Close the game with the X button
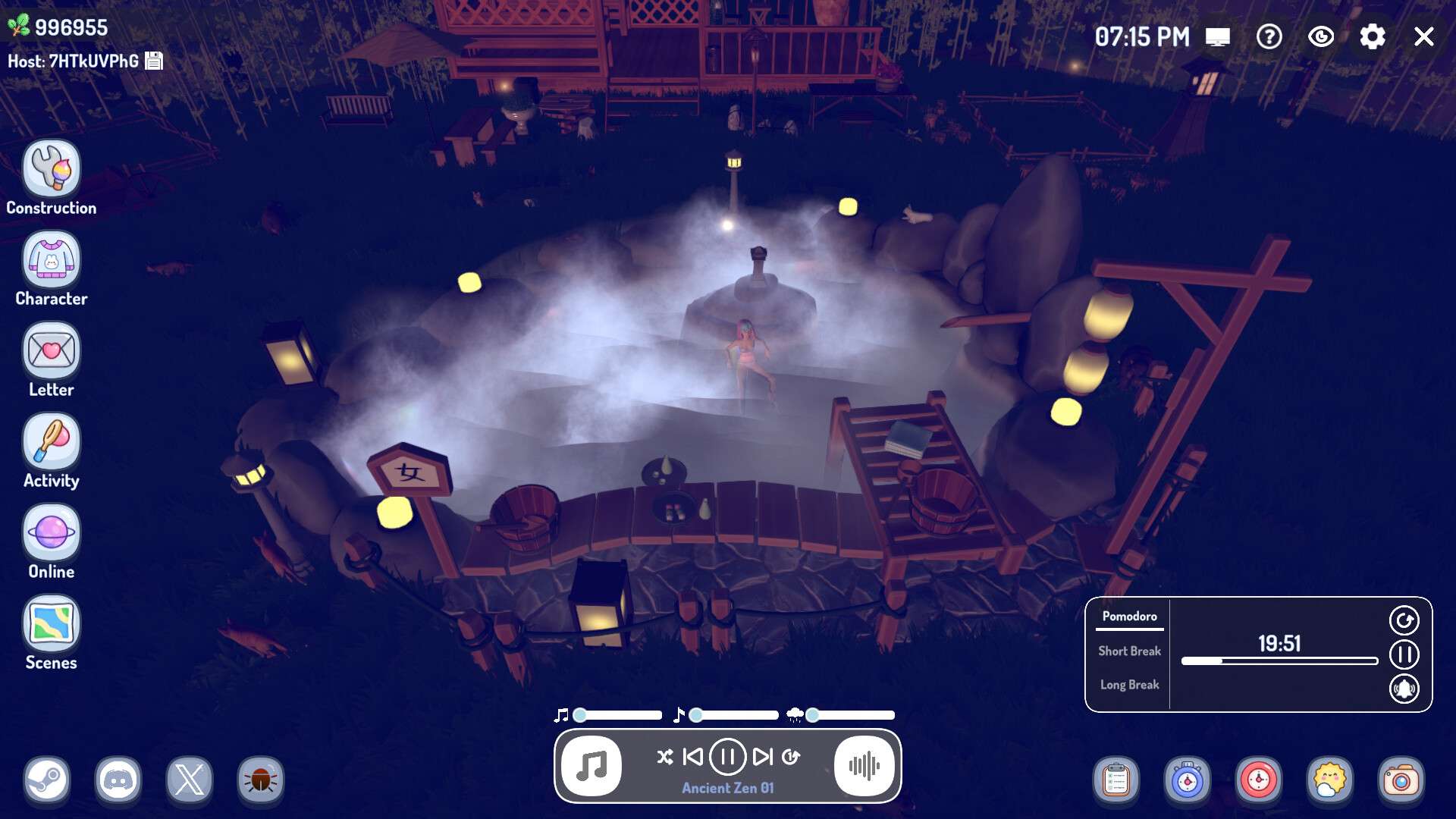This screenshot has height=819, width=1456. pos(1423,36)
